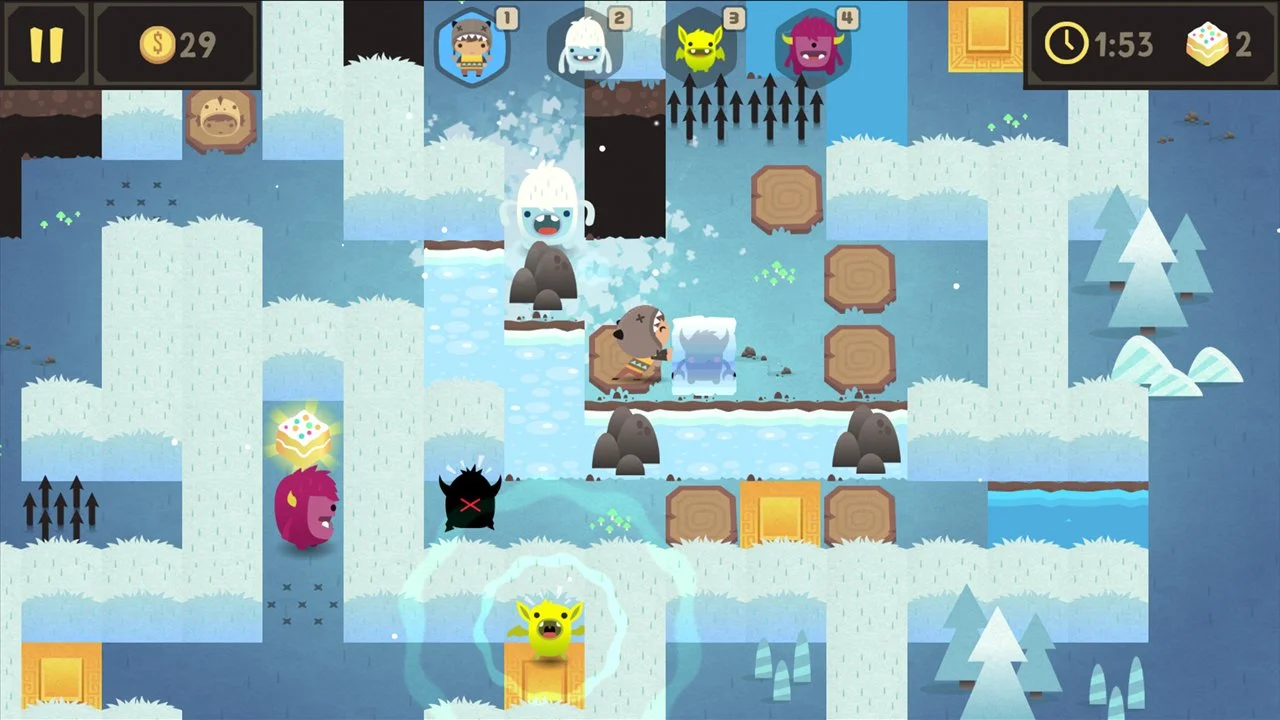Pause the game with the pause button
The width and height of the screenshot is (1280, 720).
tap(47, 44)
